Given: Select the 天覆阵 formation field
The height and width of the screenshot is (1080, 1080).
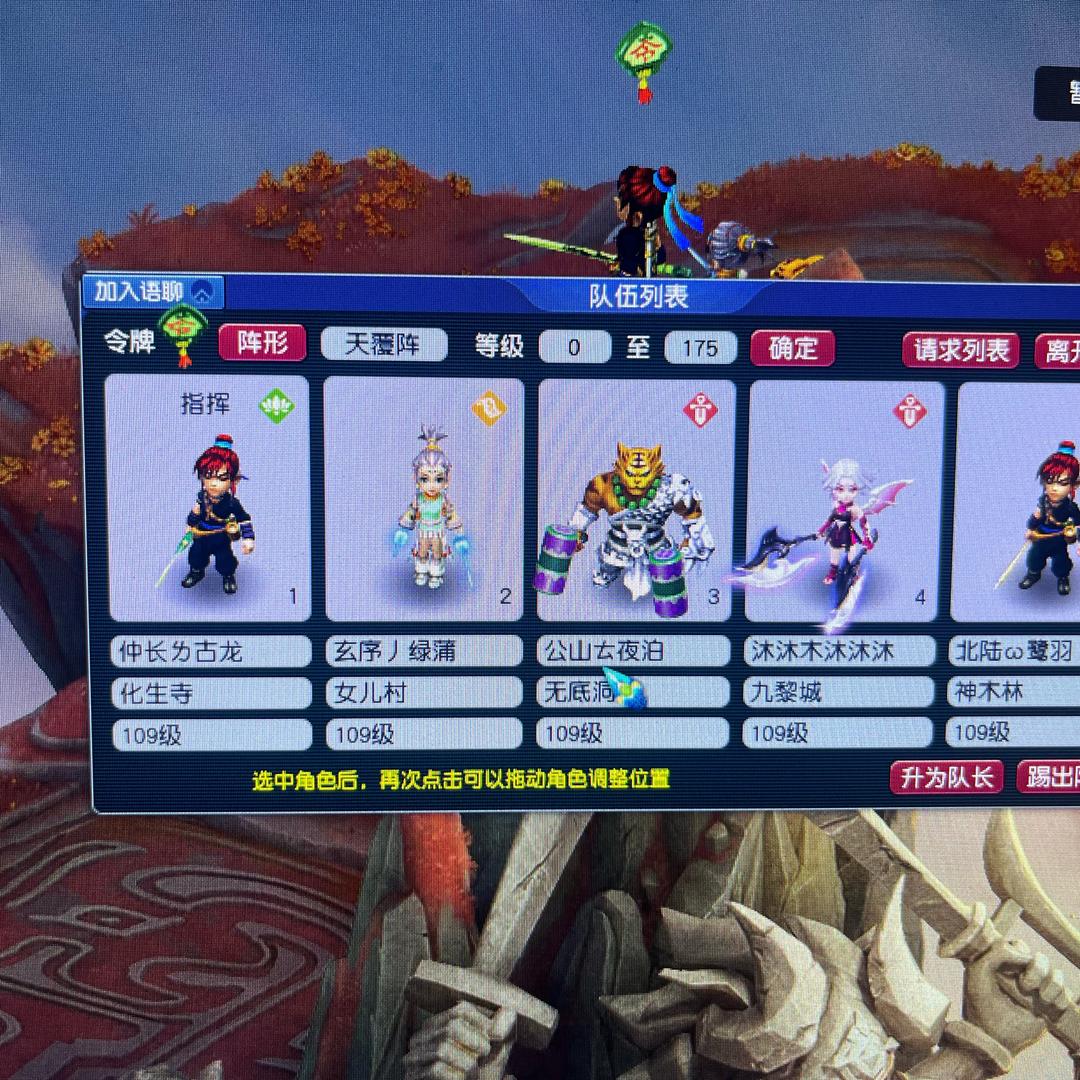Looking at the screenshot, I should click(383, 345).
